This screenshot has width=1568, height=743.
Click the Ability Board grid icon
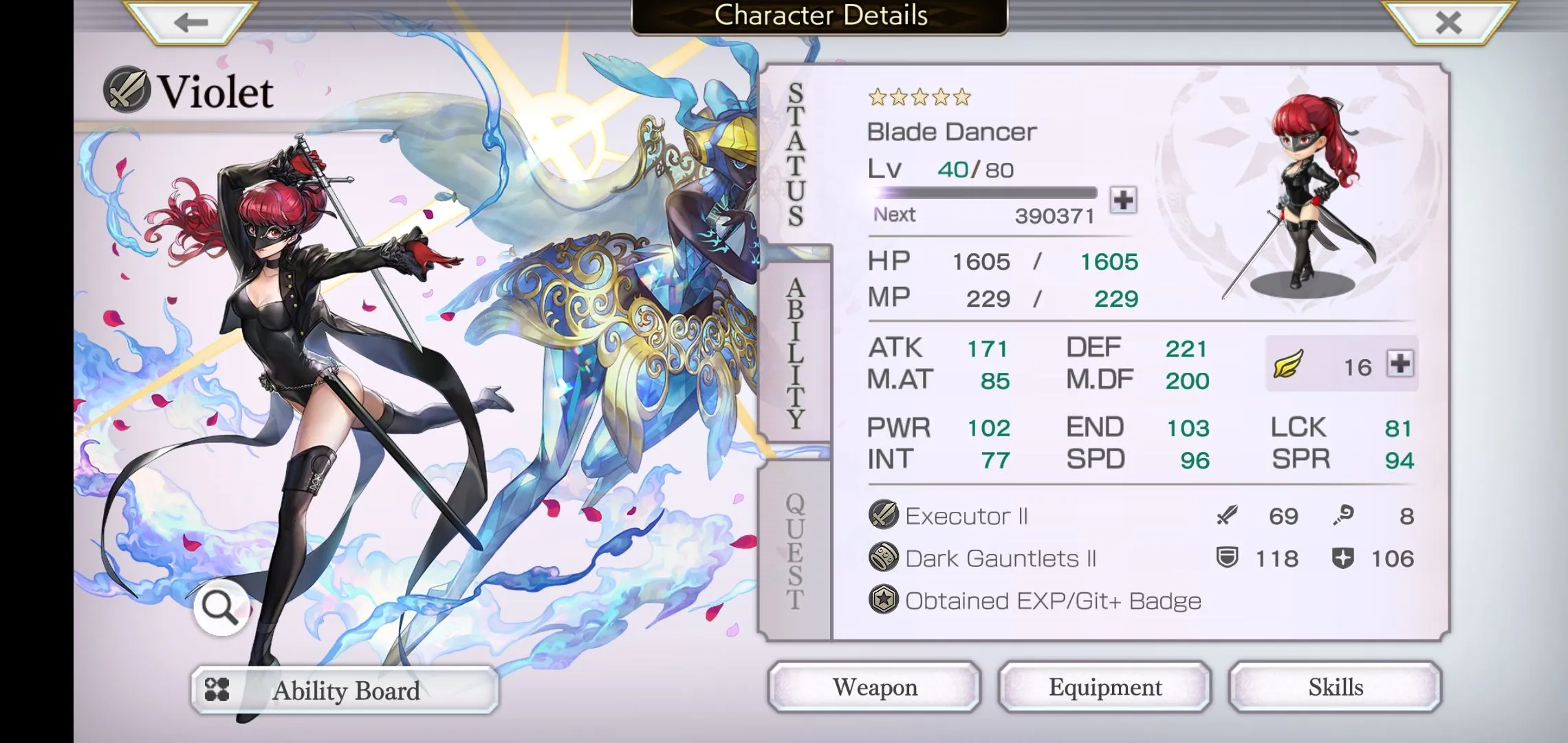point(217,690)
